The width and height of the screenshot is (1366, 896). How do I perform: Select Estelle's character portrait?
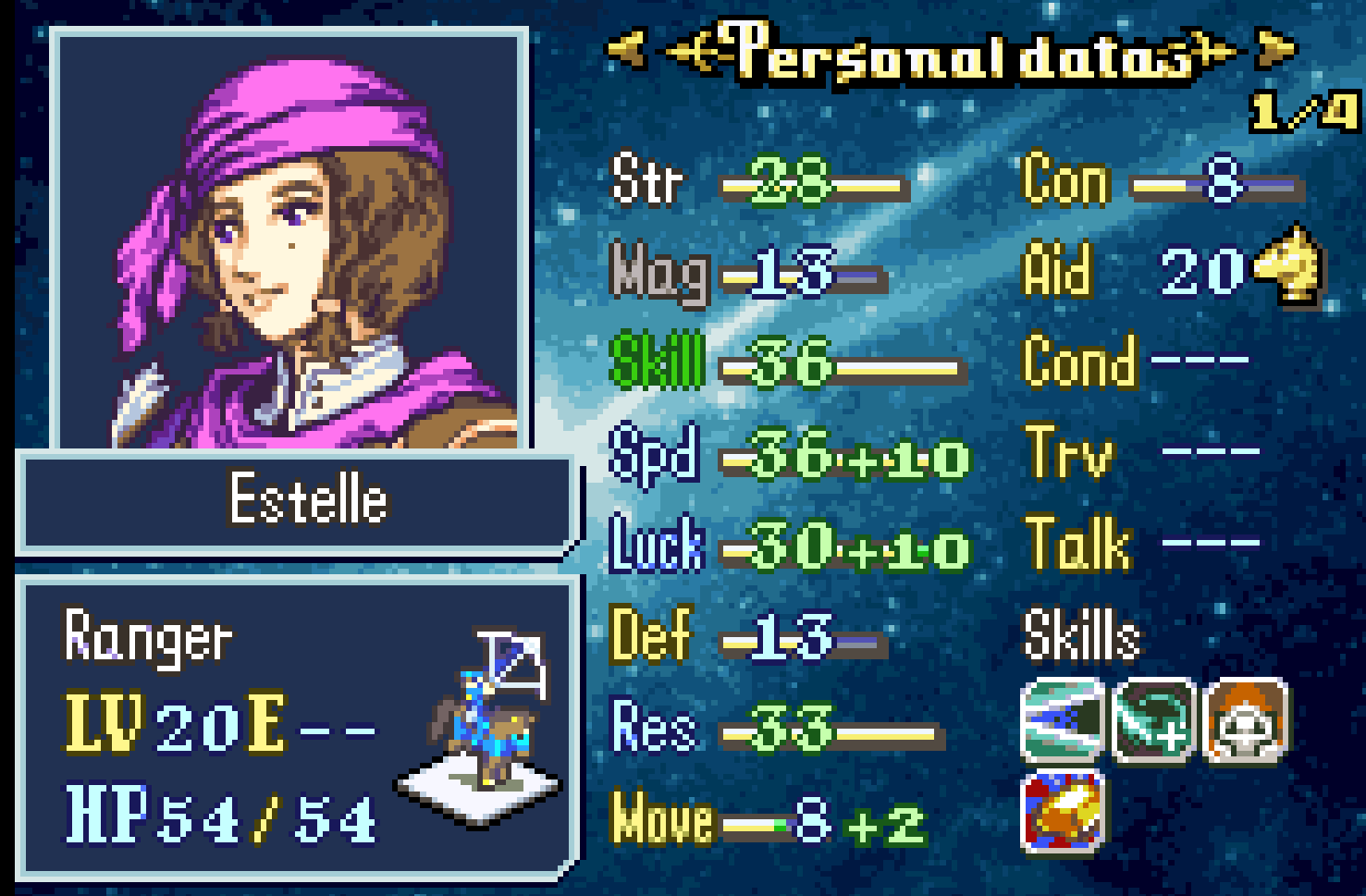291,242
